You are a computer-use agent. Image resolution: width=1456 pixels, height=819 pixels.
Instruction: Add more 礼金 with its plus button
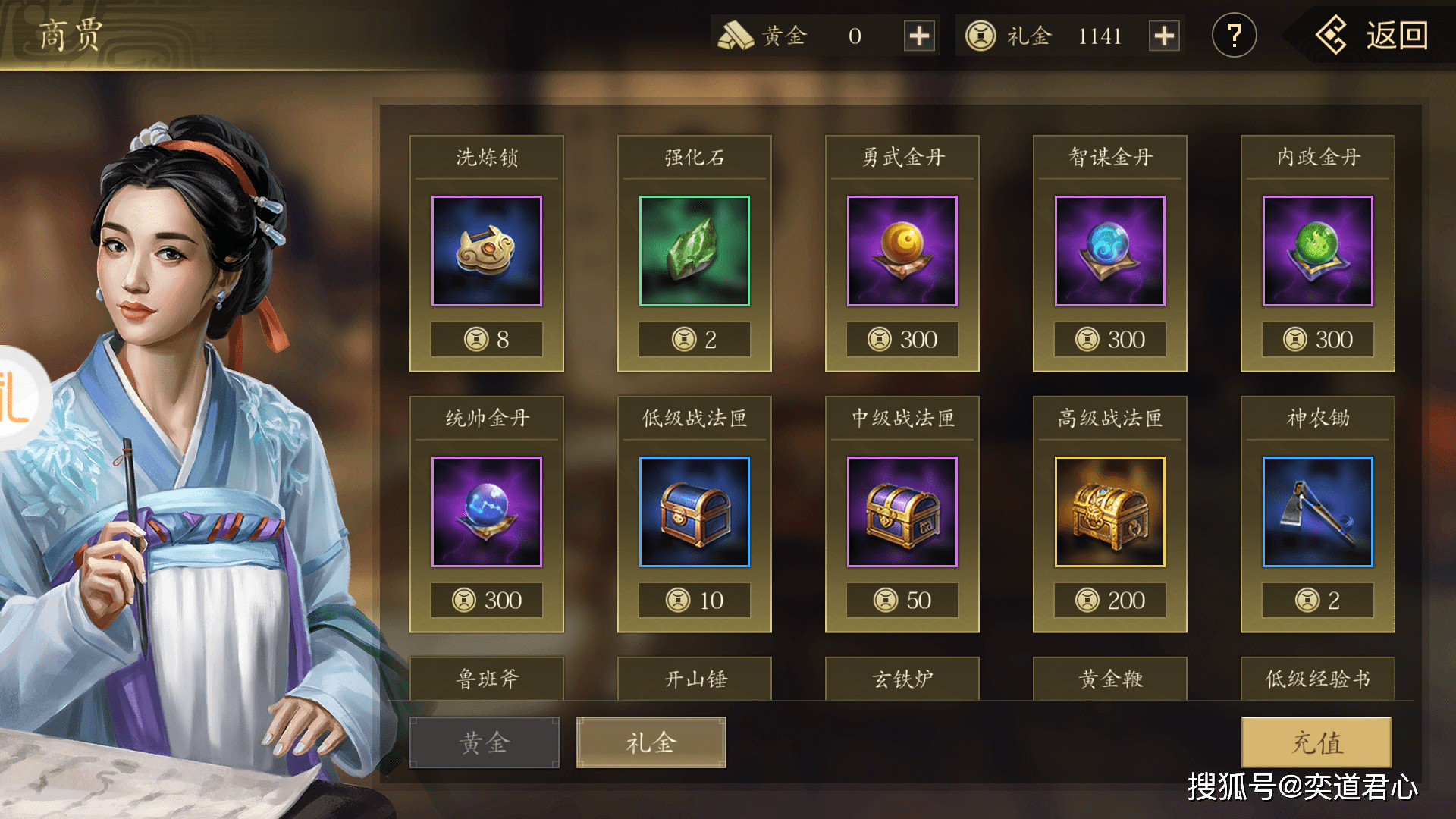pos(1164,36)
